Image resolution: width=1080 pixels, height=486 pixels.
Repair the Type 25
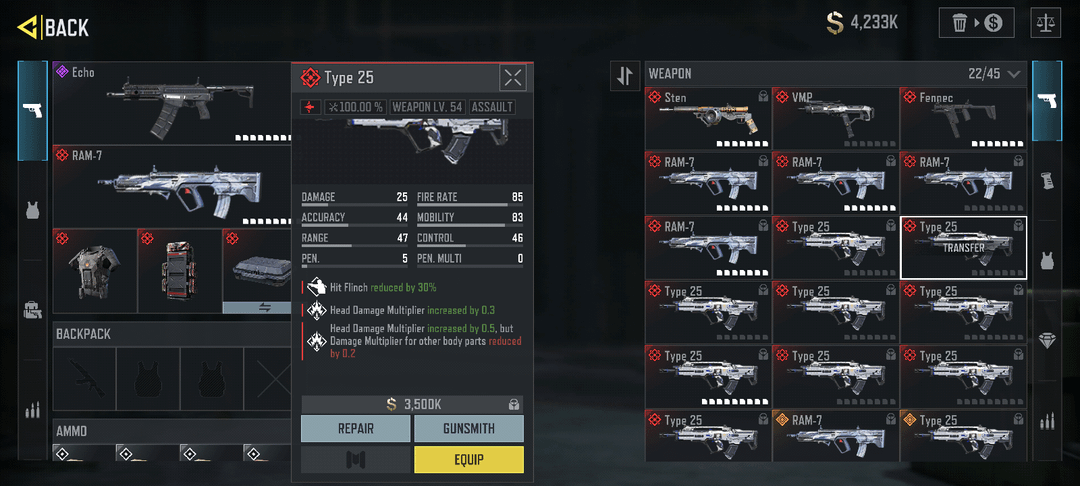click(x=355, y=428)
